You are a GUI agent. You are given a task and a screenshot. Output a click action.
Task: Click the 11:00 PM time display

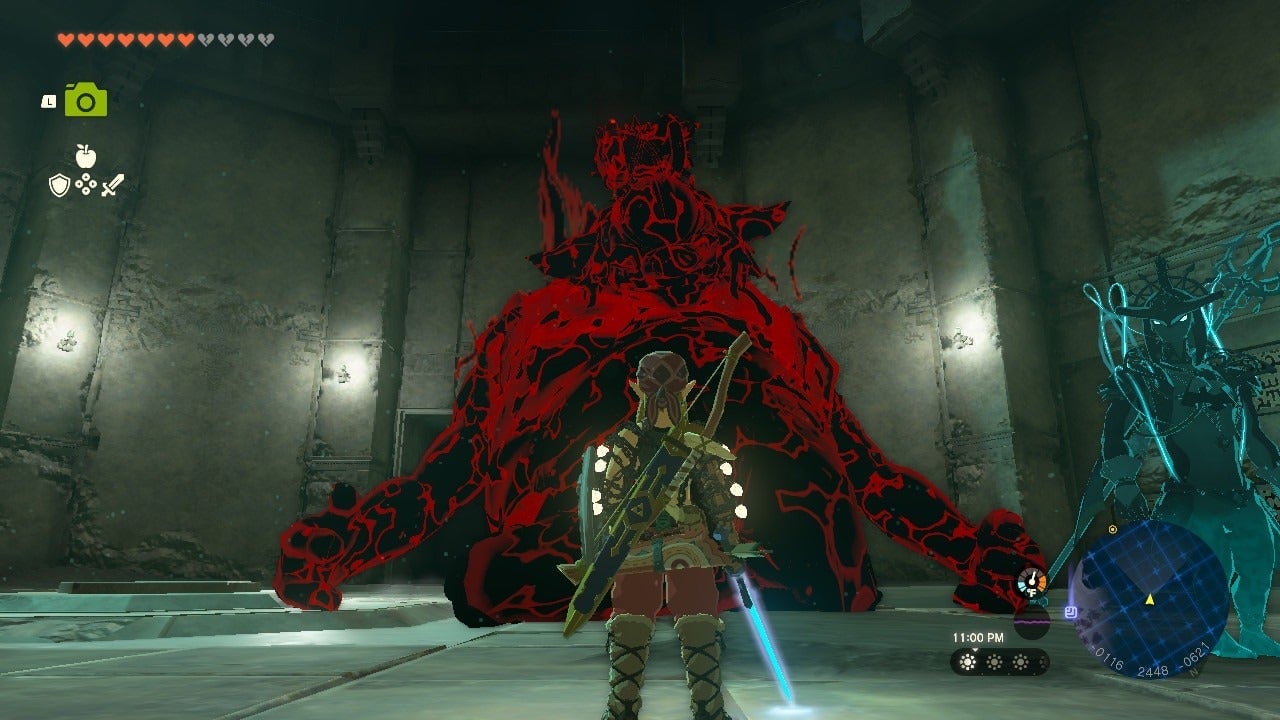[980, 637]
